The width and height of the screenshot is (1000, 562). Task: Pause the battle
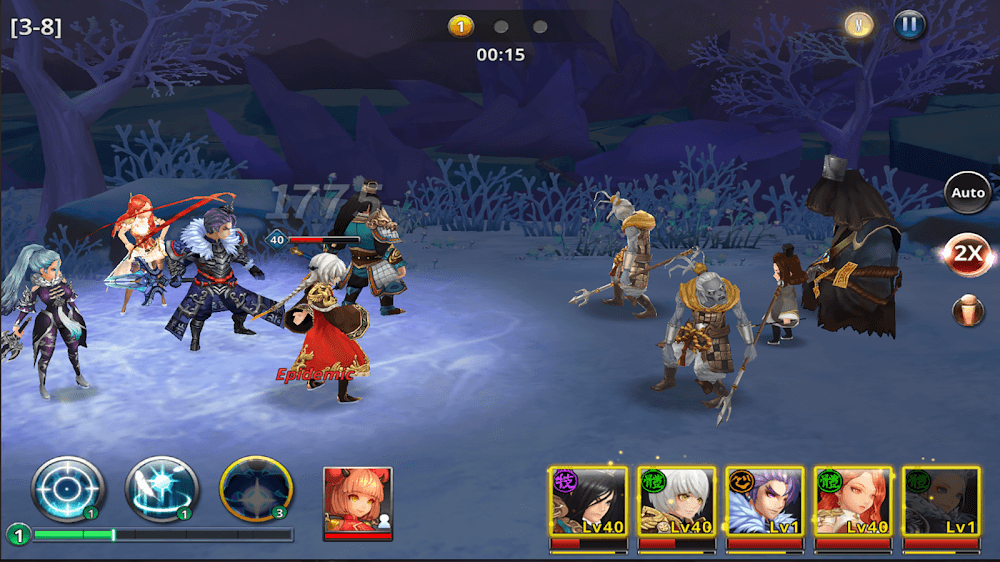(910, 26)
